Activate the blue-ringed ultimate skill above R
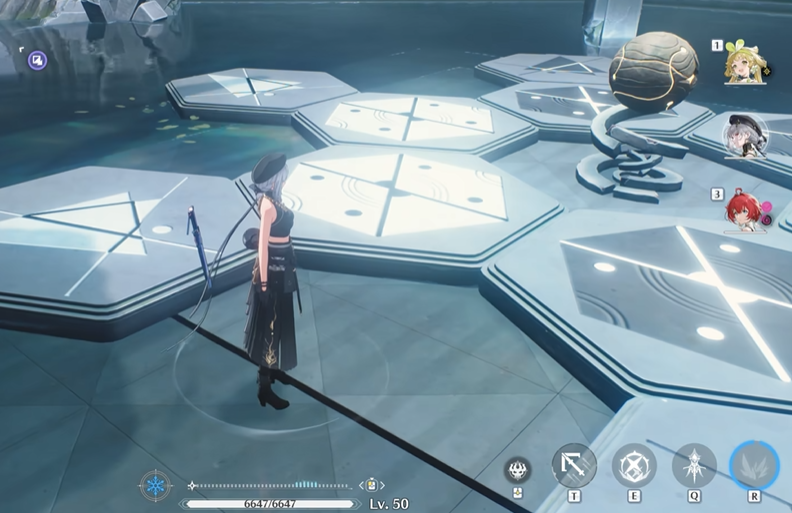This screenshot has width=792, height=513. pyautogui.click(x=754, y=464)
